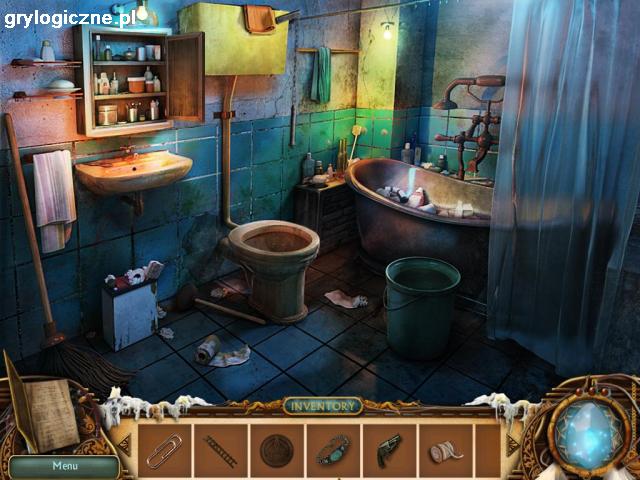
Task: Click the Inventory label tab
Action: 320,406
